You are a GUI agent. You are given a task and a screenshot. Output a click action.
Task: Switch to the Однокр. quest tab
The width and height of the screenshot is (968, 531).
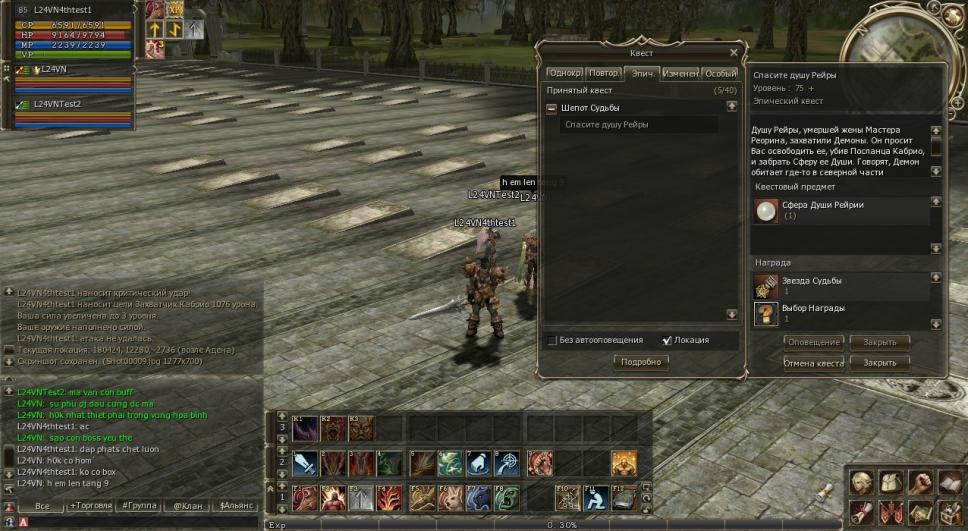pyautogui.click(x=564, y=73)
